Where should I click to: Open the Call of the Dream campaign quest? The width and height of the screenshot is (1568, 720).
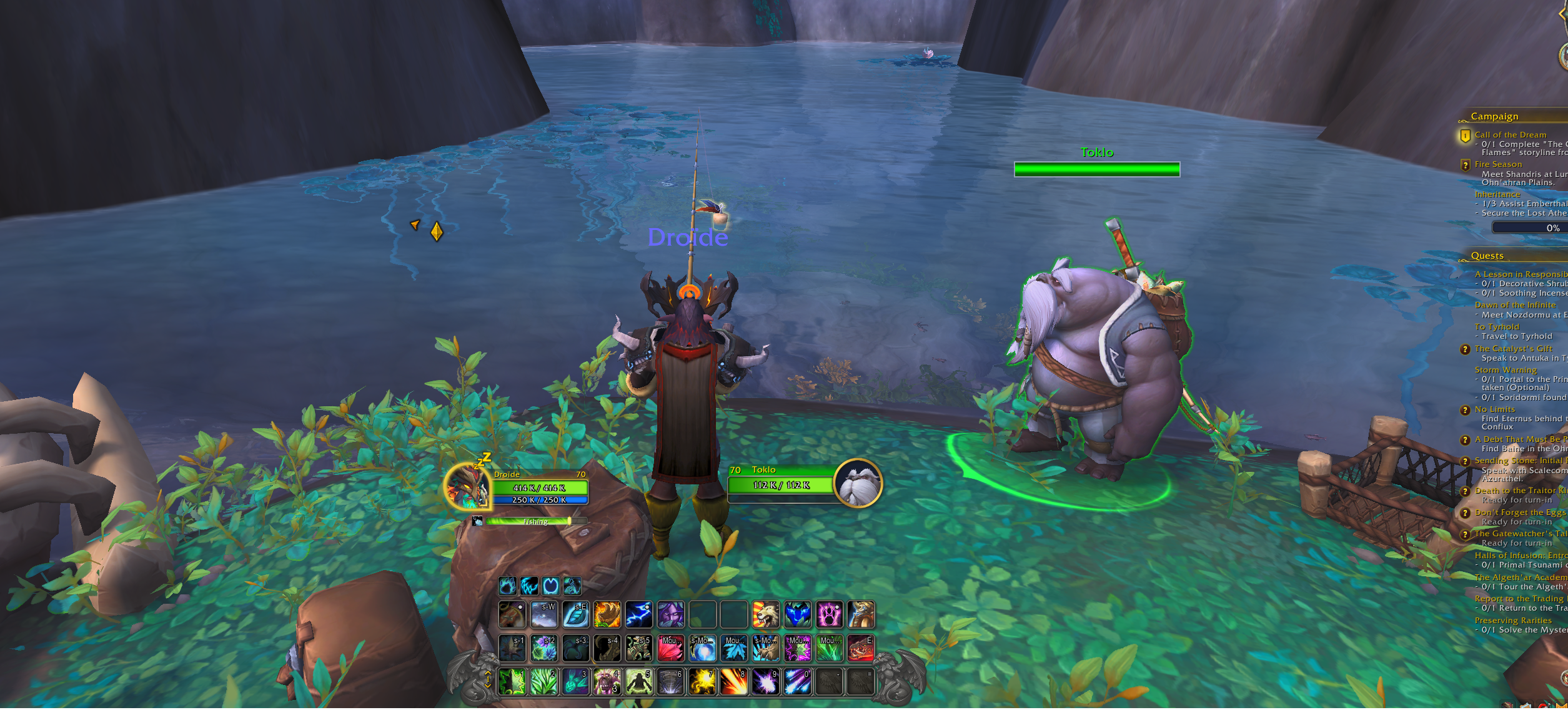point(1510,135)
